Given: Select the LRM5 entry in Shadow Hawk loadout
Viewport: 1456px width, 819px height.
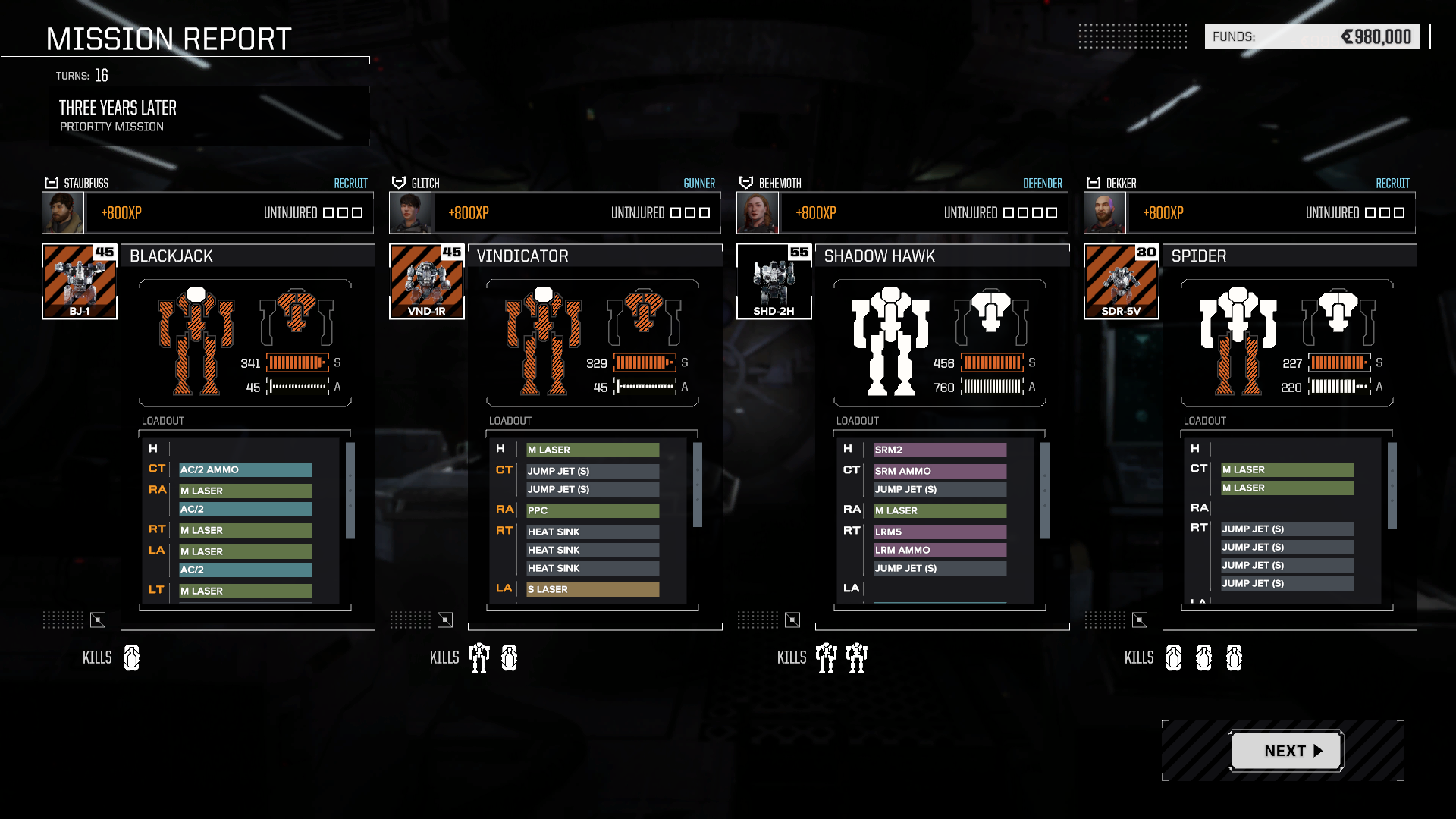Looking at the screenshot, I should click(x=940, y=532).
